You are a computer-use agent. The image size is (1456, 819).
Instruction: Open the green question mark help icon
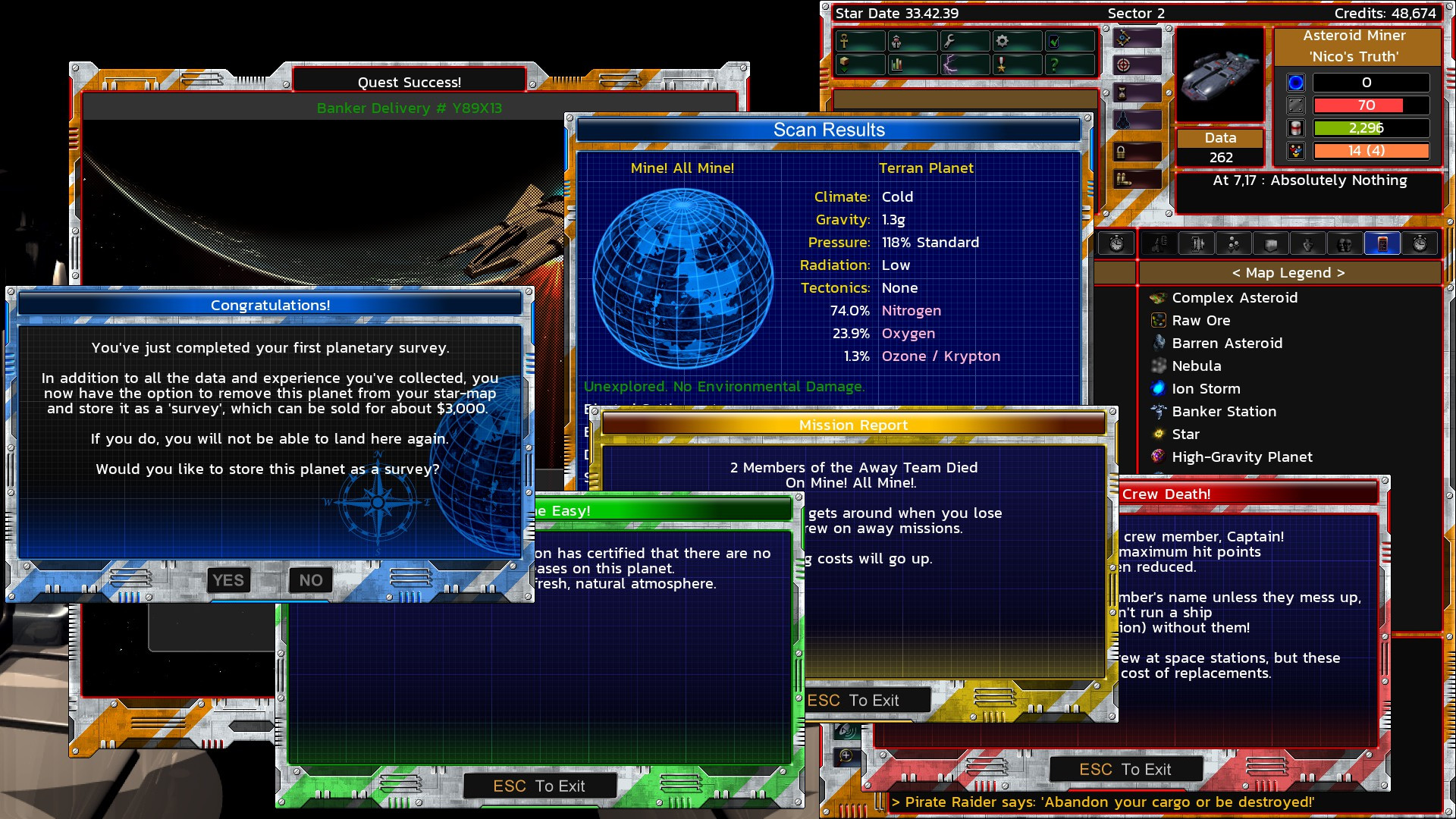[x=1054, y=65]
